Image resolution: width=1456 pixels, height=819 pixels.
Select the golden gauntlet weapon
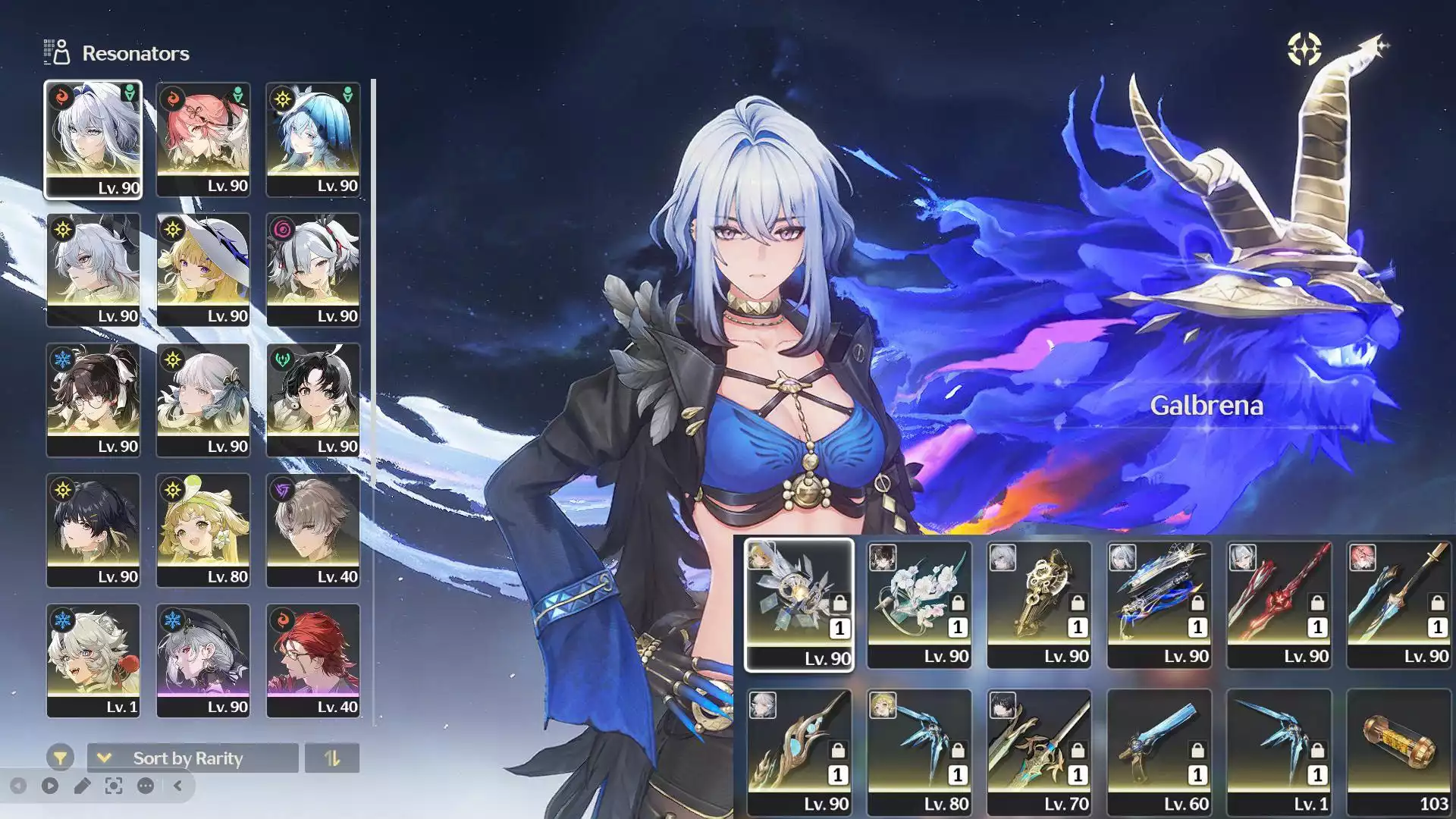pyautogui.click(x=1038, y=604)
